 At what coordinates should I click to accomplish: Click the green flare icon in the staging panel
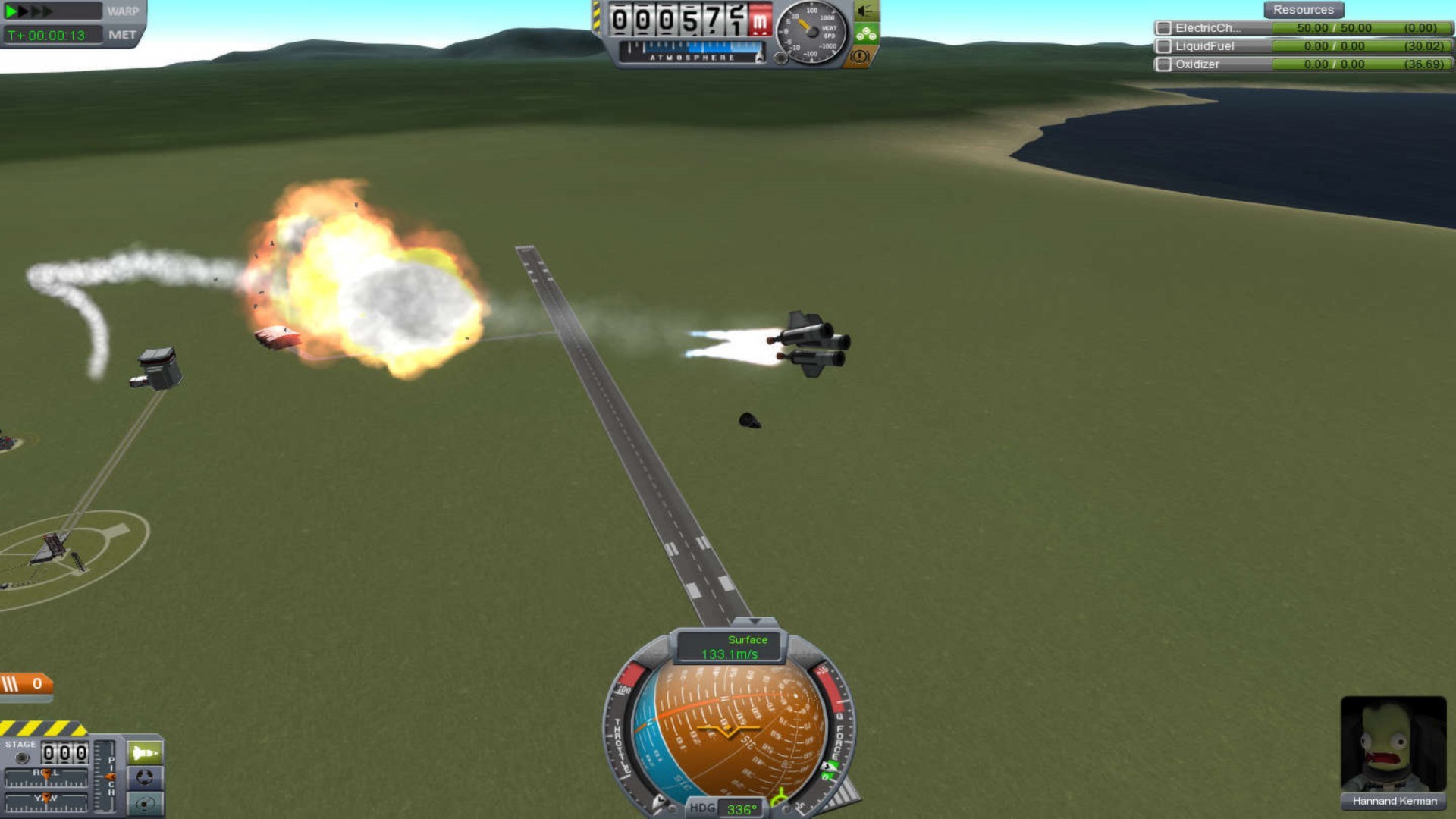click(x=145, y=752)
